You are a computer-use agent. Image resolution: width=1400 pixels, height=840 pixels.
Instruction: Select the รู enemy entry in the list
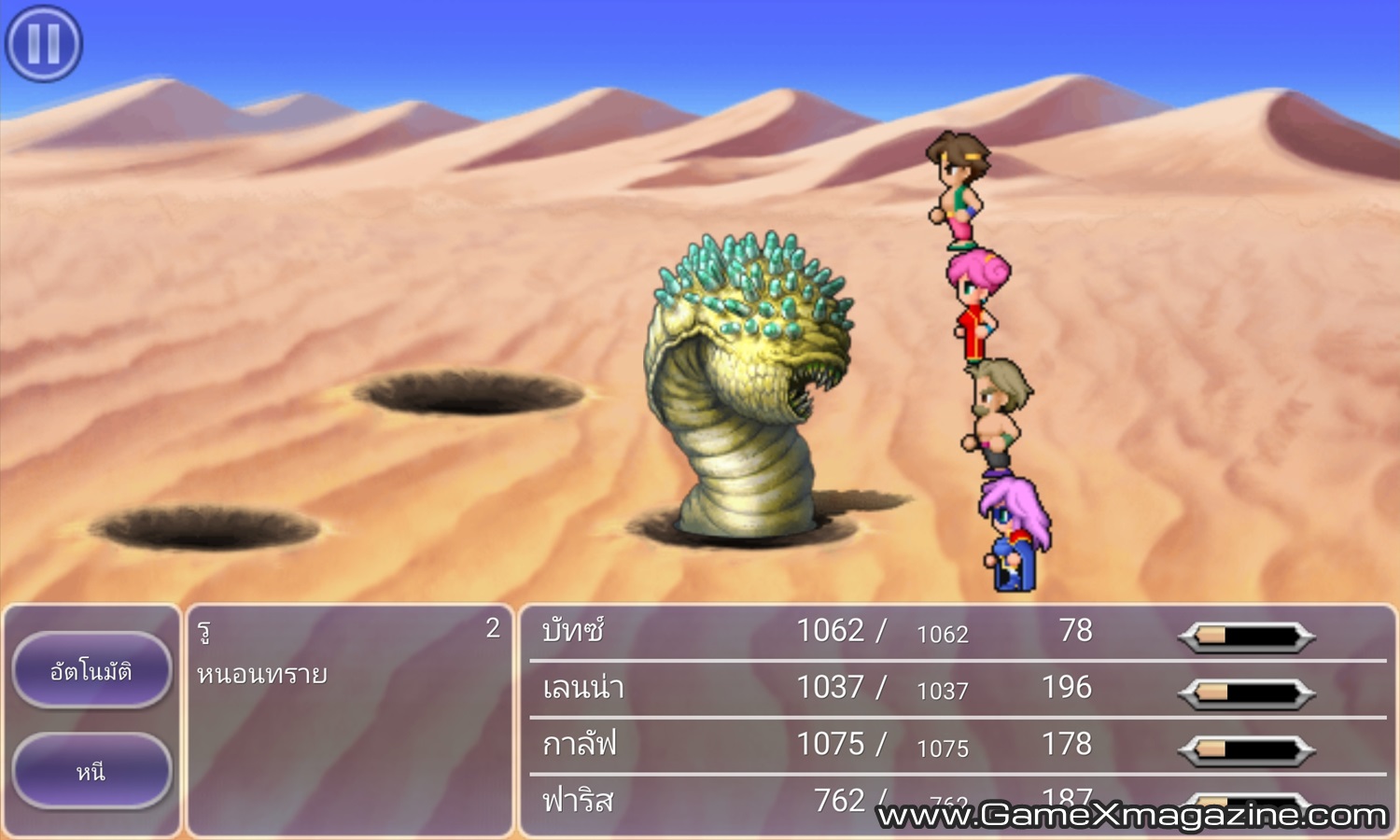click(x=204, y=632)
